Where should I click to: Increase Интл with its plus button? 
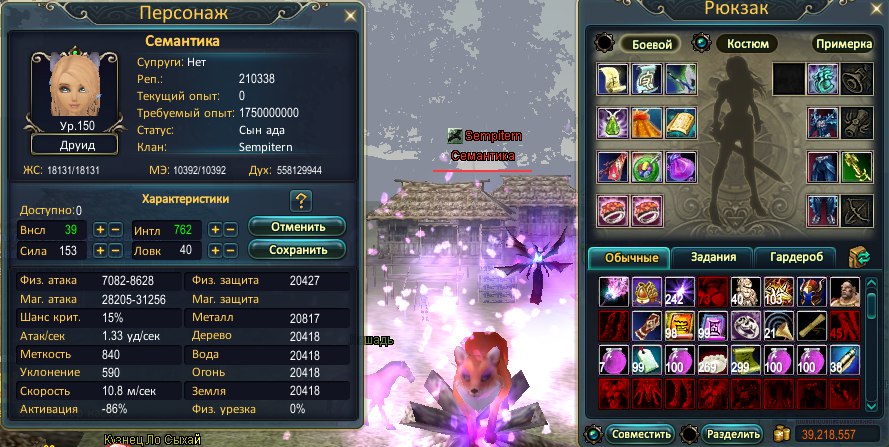pyautogui.click(x=215, y=230)
